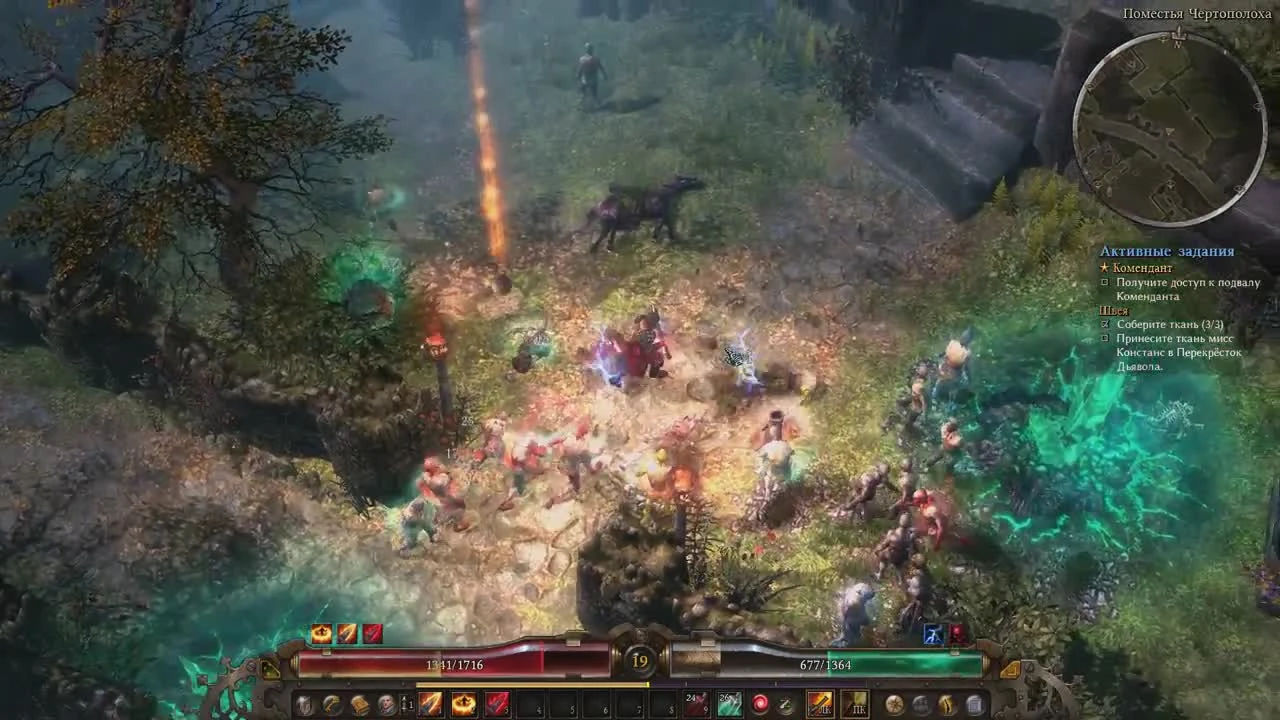Activate the sword skill in hotbar slot 1
1280x720 pixels.
(431, 705)
